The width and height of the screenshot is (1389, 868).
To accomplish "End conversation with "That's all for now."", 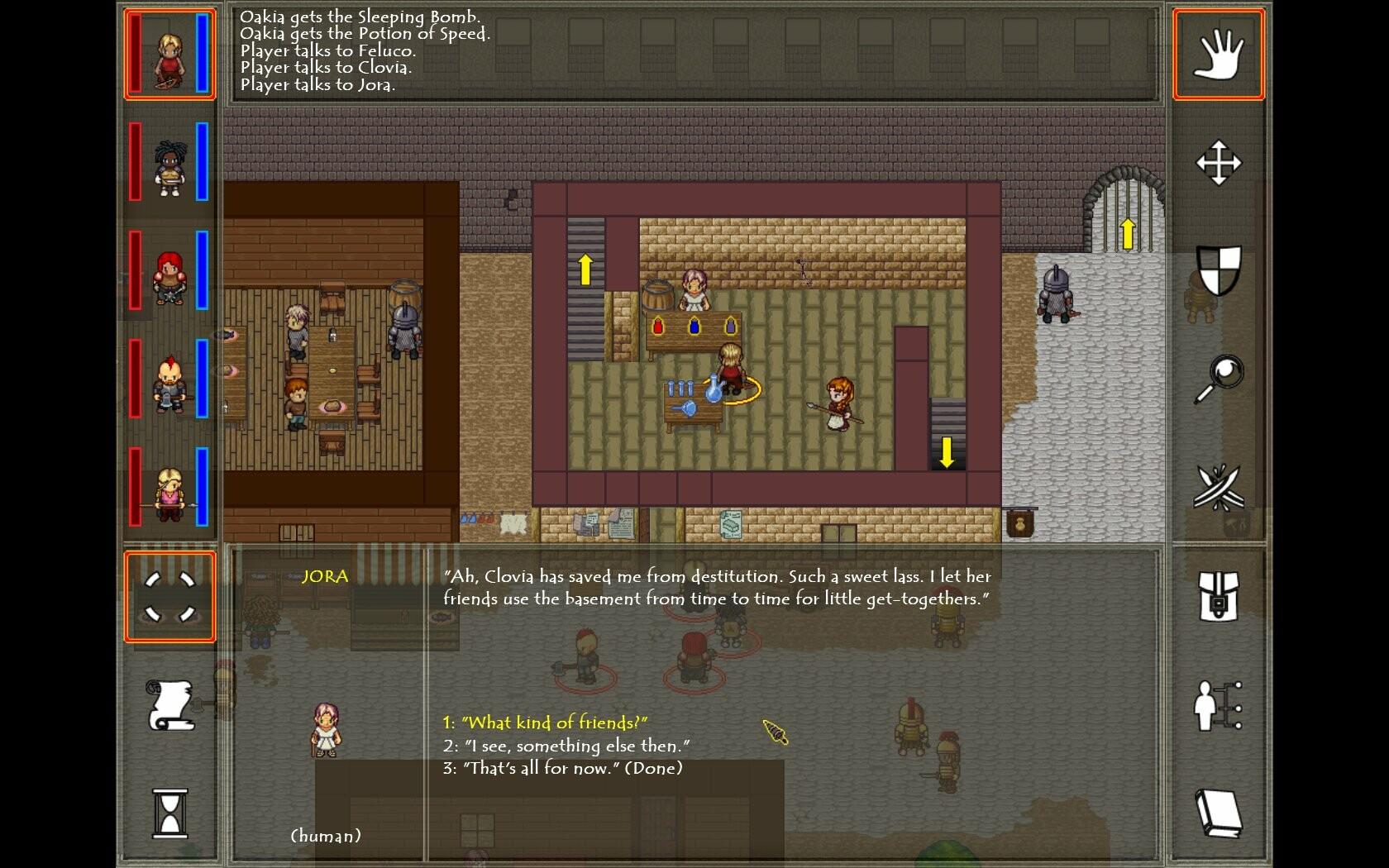I will (x=563, y=768).
